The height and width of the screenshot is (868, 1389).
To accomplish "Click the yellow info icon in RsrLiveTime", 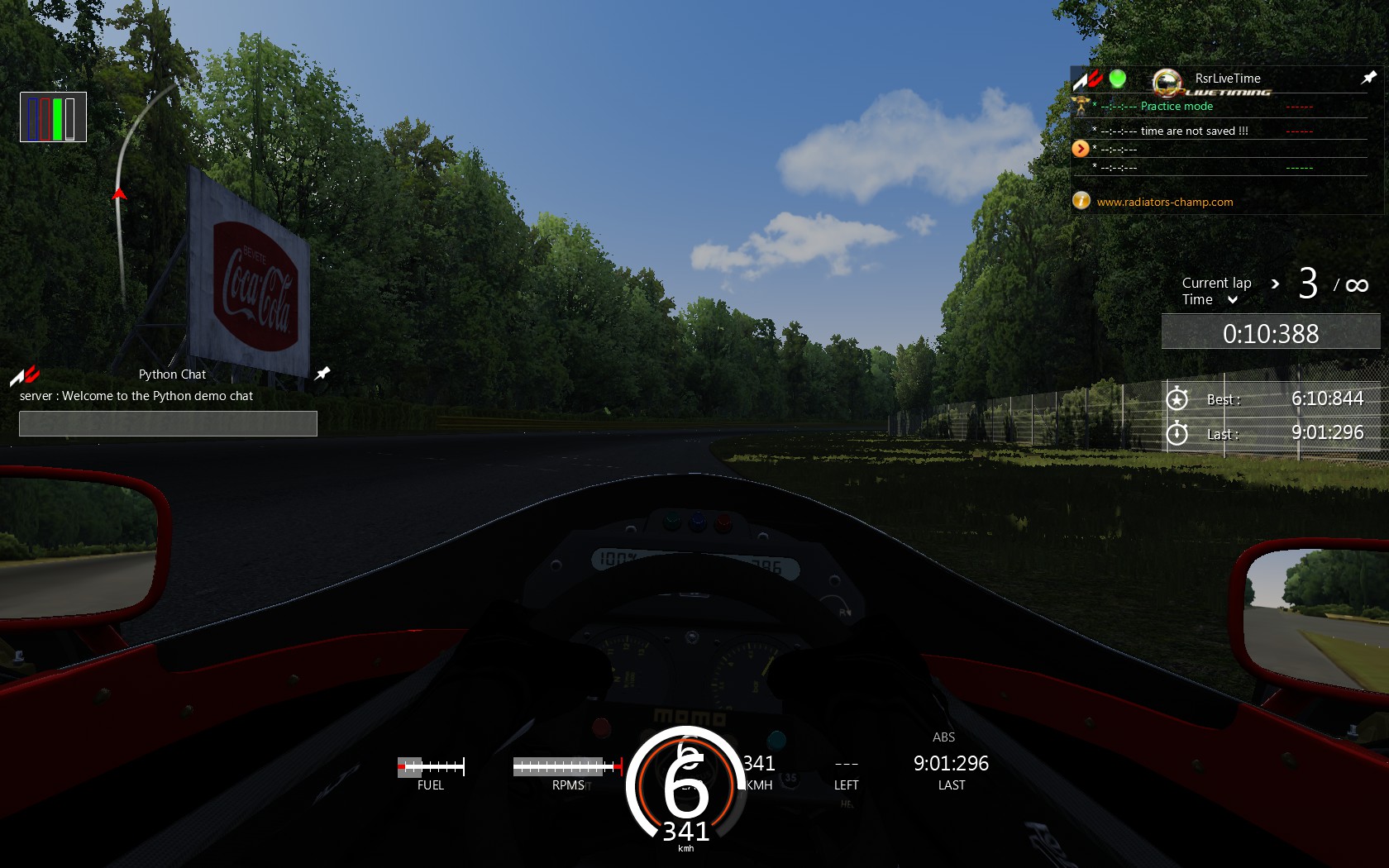I will point(1081,201).
